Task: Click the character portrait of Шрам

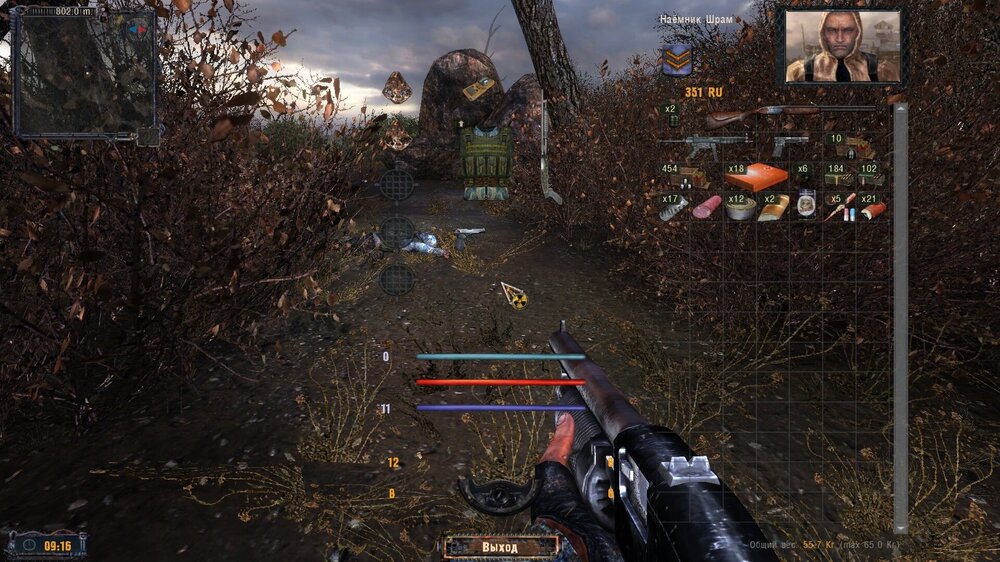Action: click(843, 46)
